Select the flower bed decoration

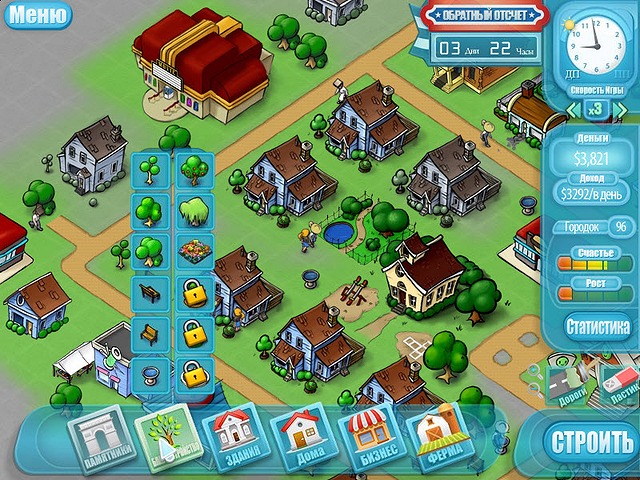point(192,251)
